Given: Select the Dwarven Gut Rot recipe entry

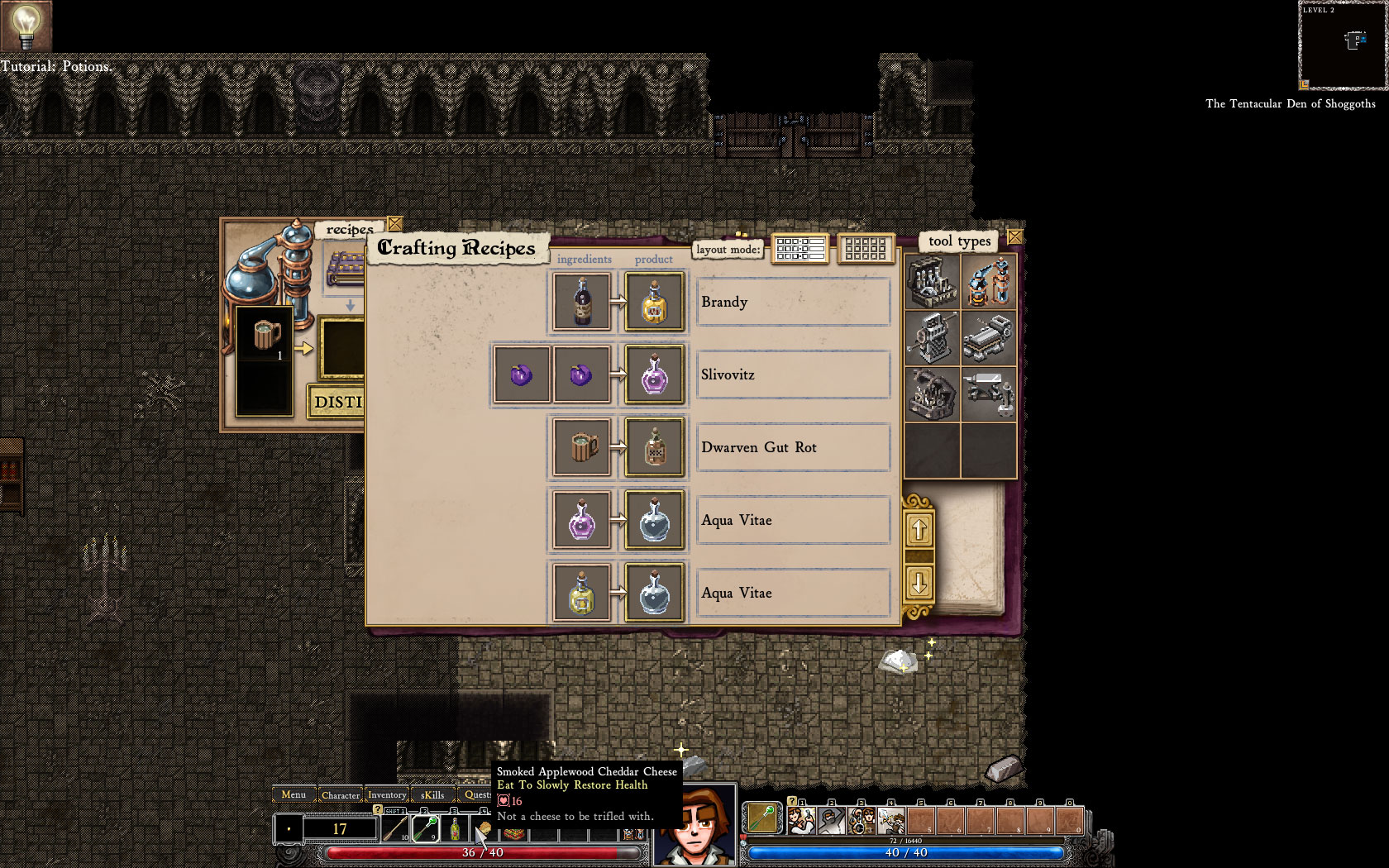Looking at the screenshot, I should coord(792,447).
